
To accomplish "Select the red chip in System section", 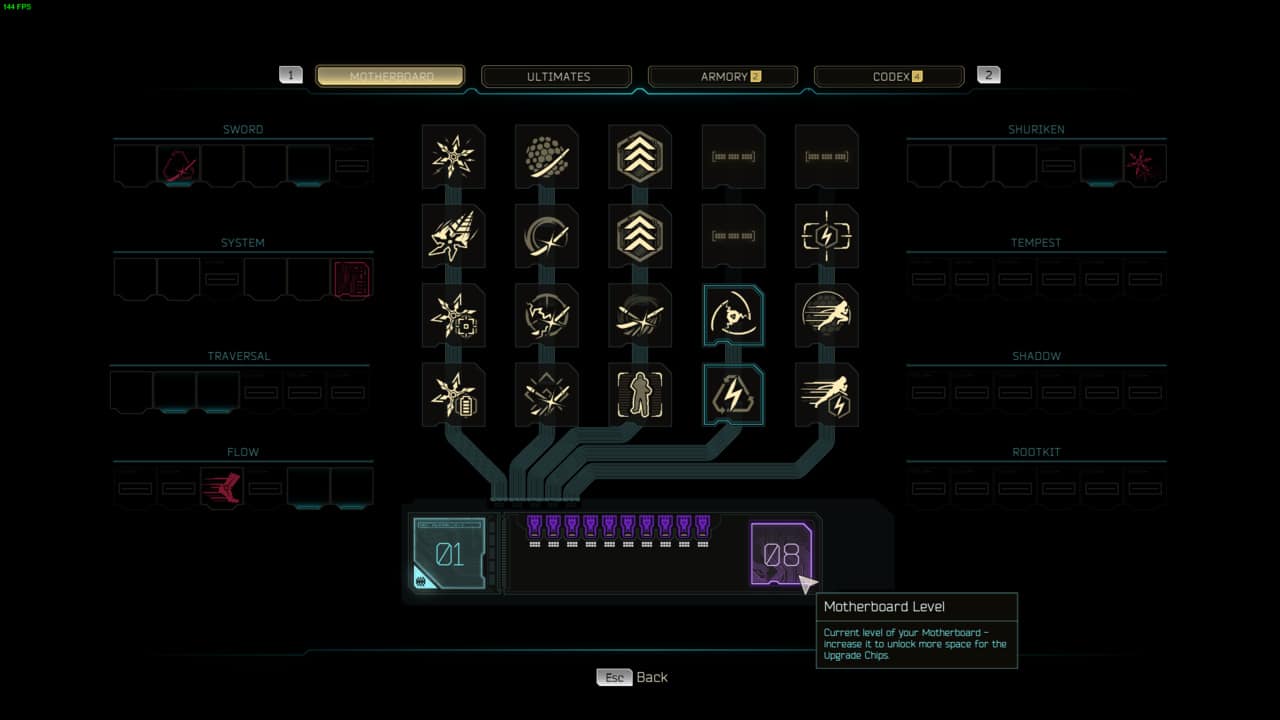I will pos(352,279).
